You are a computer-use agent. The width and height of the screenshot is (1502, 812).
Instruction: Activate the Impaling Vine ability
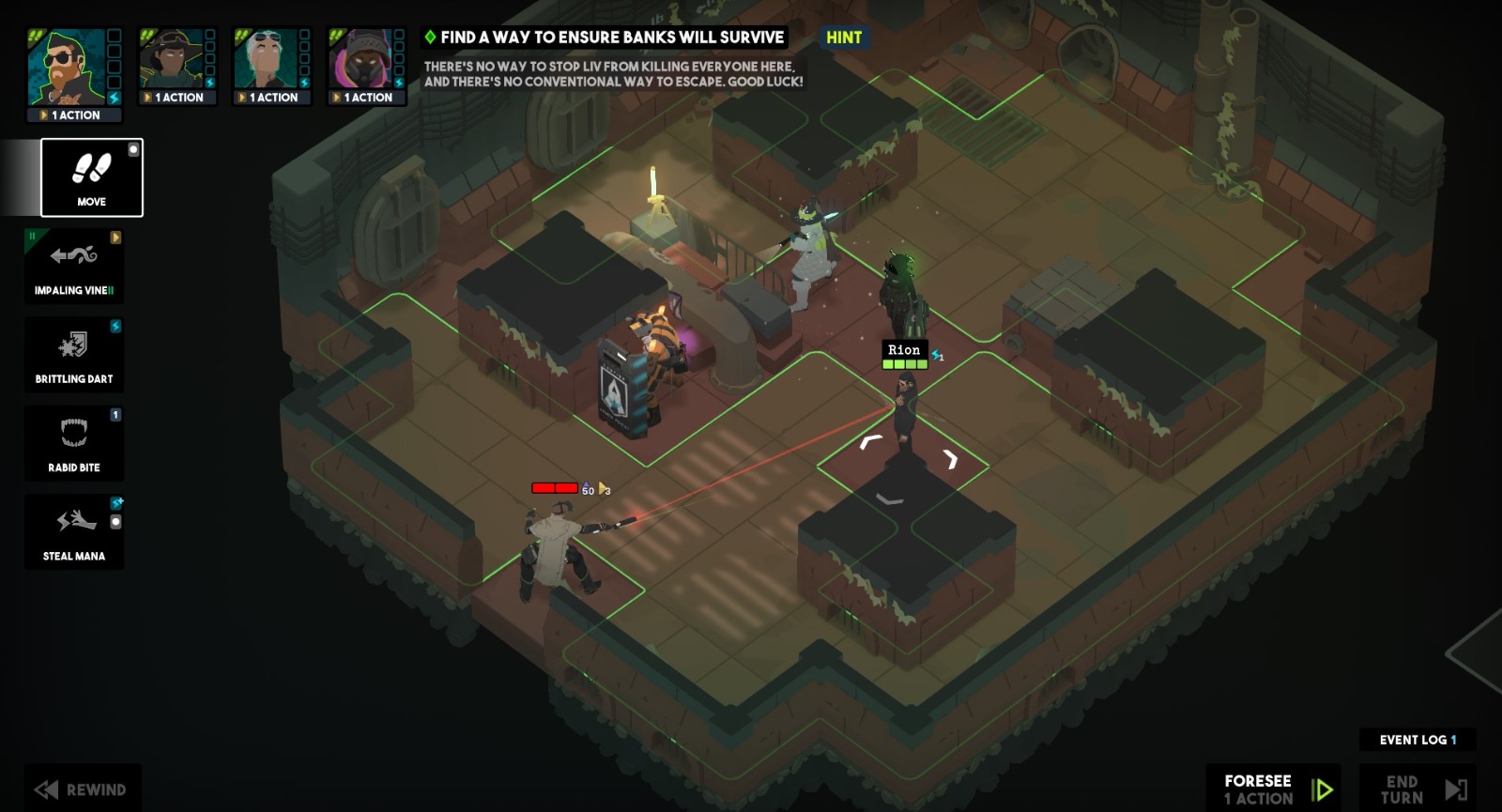click(x=74, y=266)
